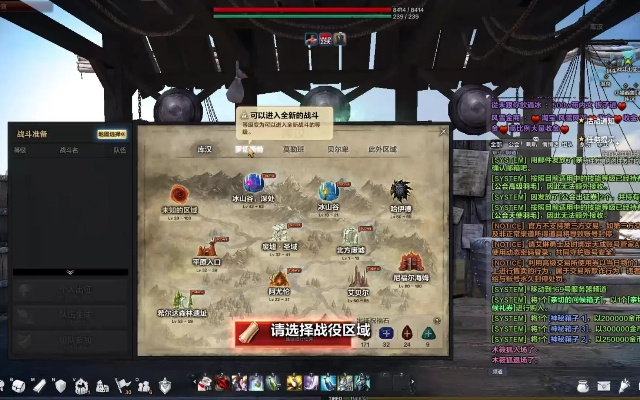Select the 希尔达森林遗址 forest location

181,299
